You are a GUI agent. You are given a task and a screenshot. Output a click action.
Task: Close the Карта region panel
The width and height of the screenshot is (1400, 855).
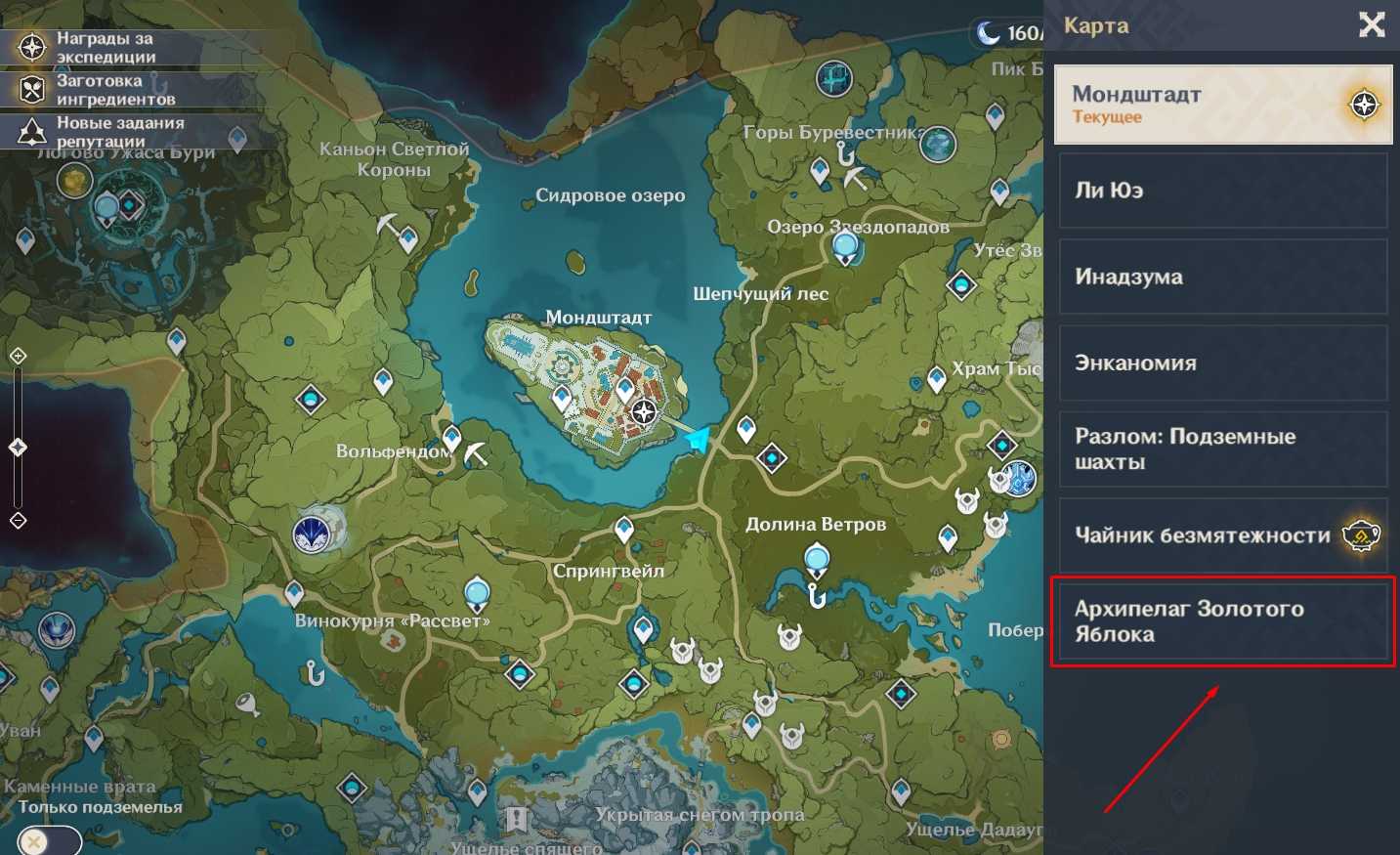click(1372, 25)
